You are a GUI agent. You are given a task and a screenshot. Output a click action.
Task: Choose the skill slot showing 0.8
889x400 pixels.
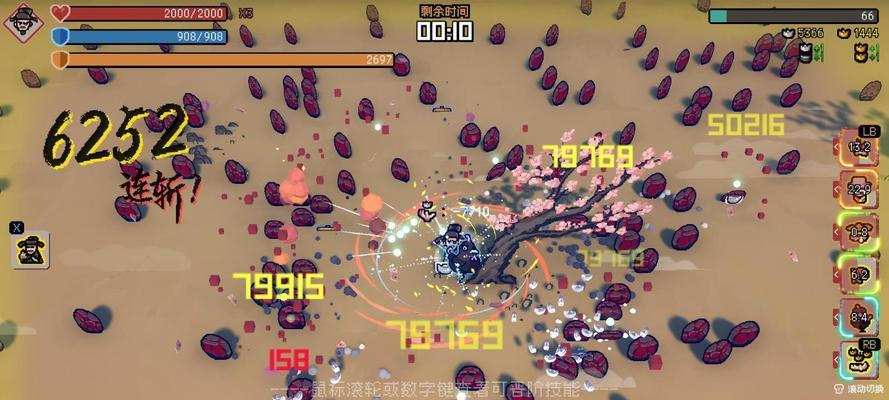pos(859,232)
